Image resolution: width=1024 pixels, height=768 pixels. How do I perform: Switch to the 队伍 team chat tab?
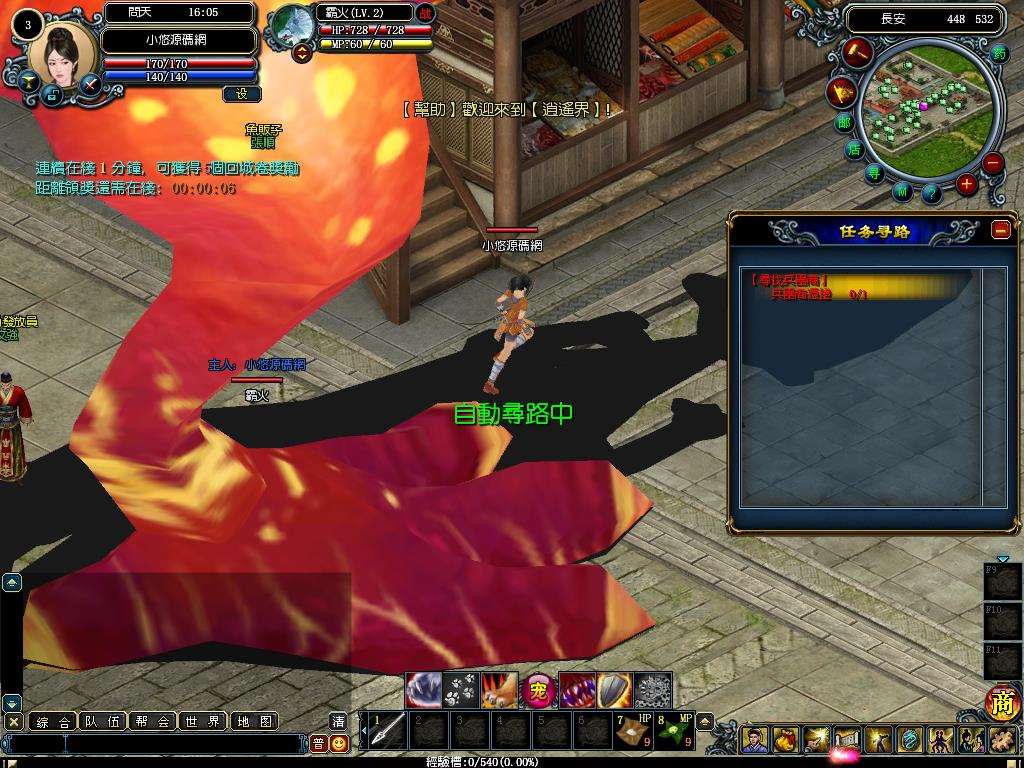pos(103,721)
